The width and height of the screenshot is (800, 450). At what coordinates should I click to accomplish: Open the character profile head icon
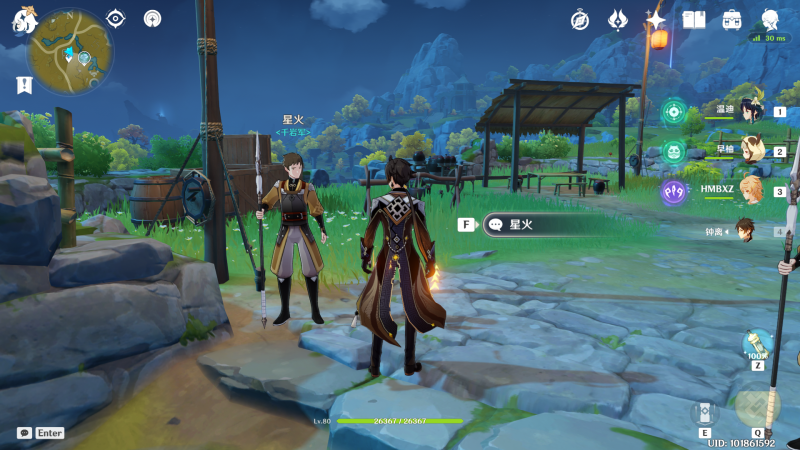point(770,19)
